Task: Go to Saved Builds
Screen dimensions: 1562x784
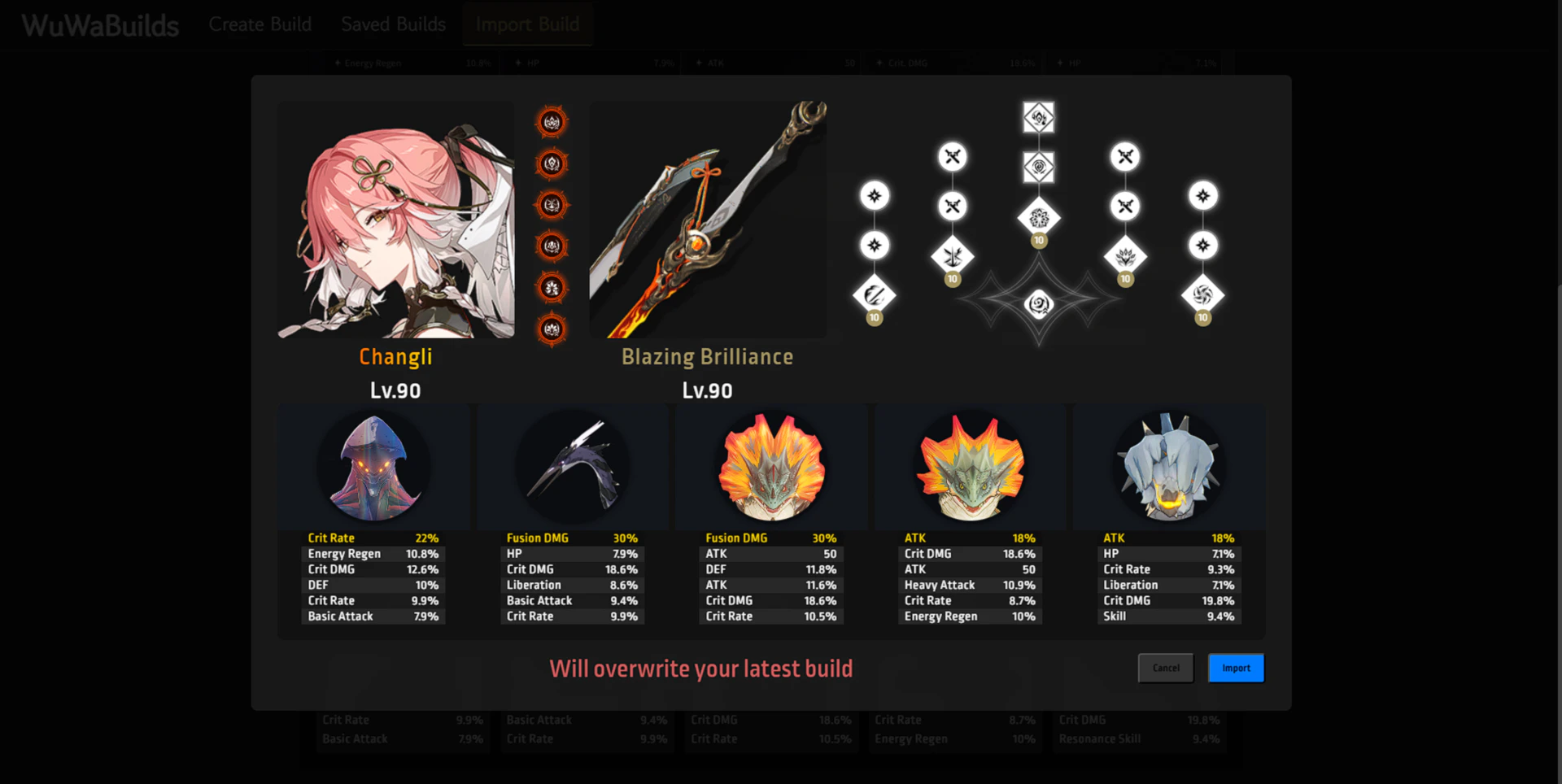Action: tap(393, 24)
